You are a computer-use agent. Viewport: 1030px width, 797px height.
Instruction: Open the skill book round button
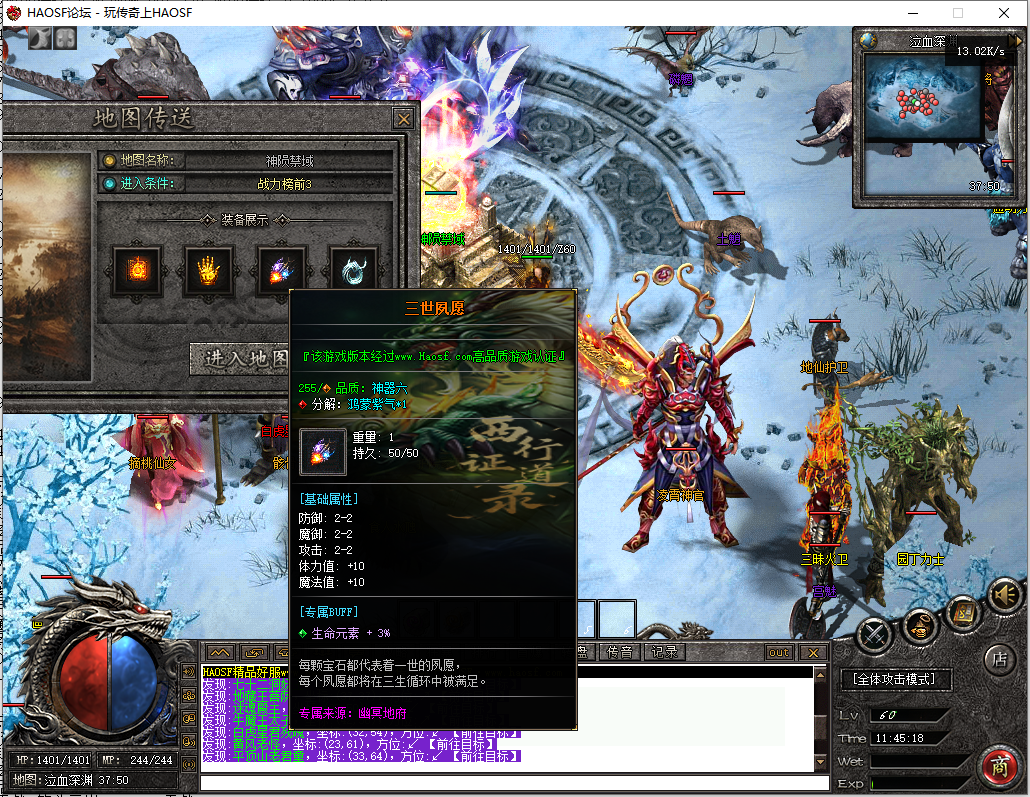click(963, 610)
